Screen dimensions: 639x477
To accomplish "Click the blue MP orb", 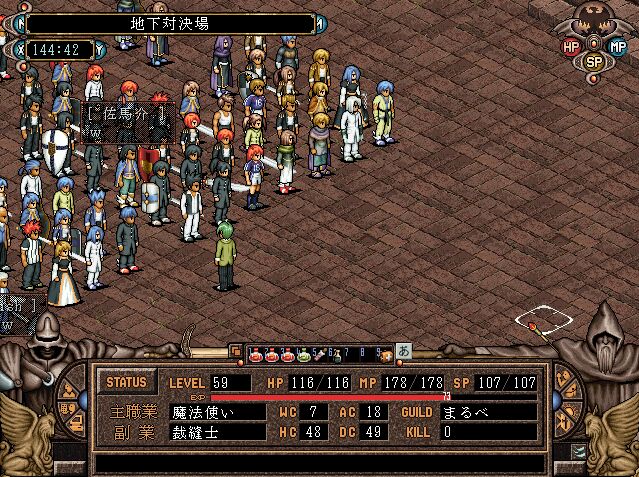I will pyautogui.click(x=617, y=46).
